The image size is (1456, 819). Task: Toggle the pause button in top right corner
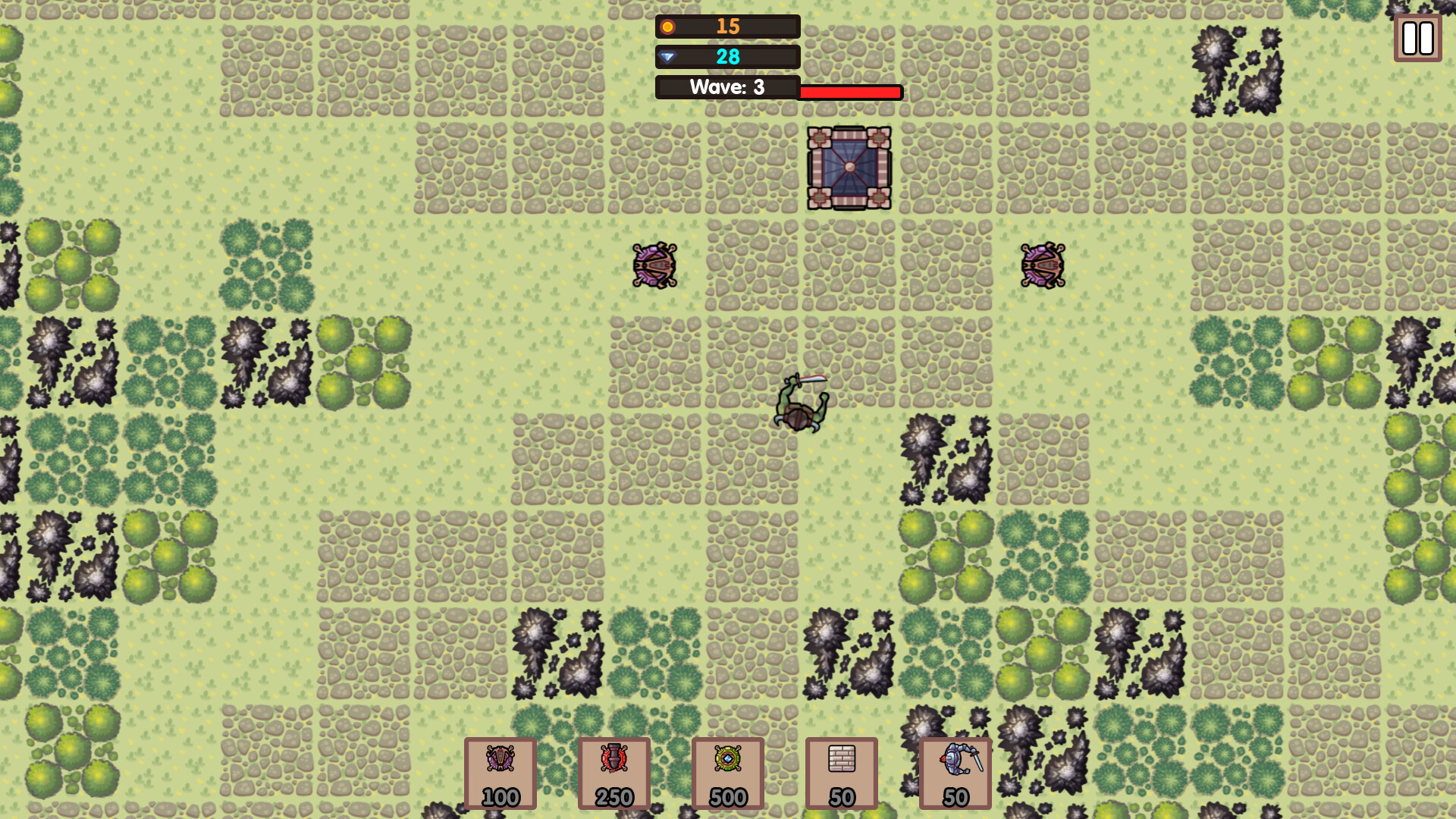click(x=1417, y=37)
